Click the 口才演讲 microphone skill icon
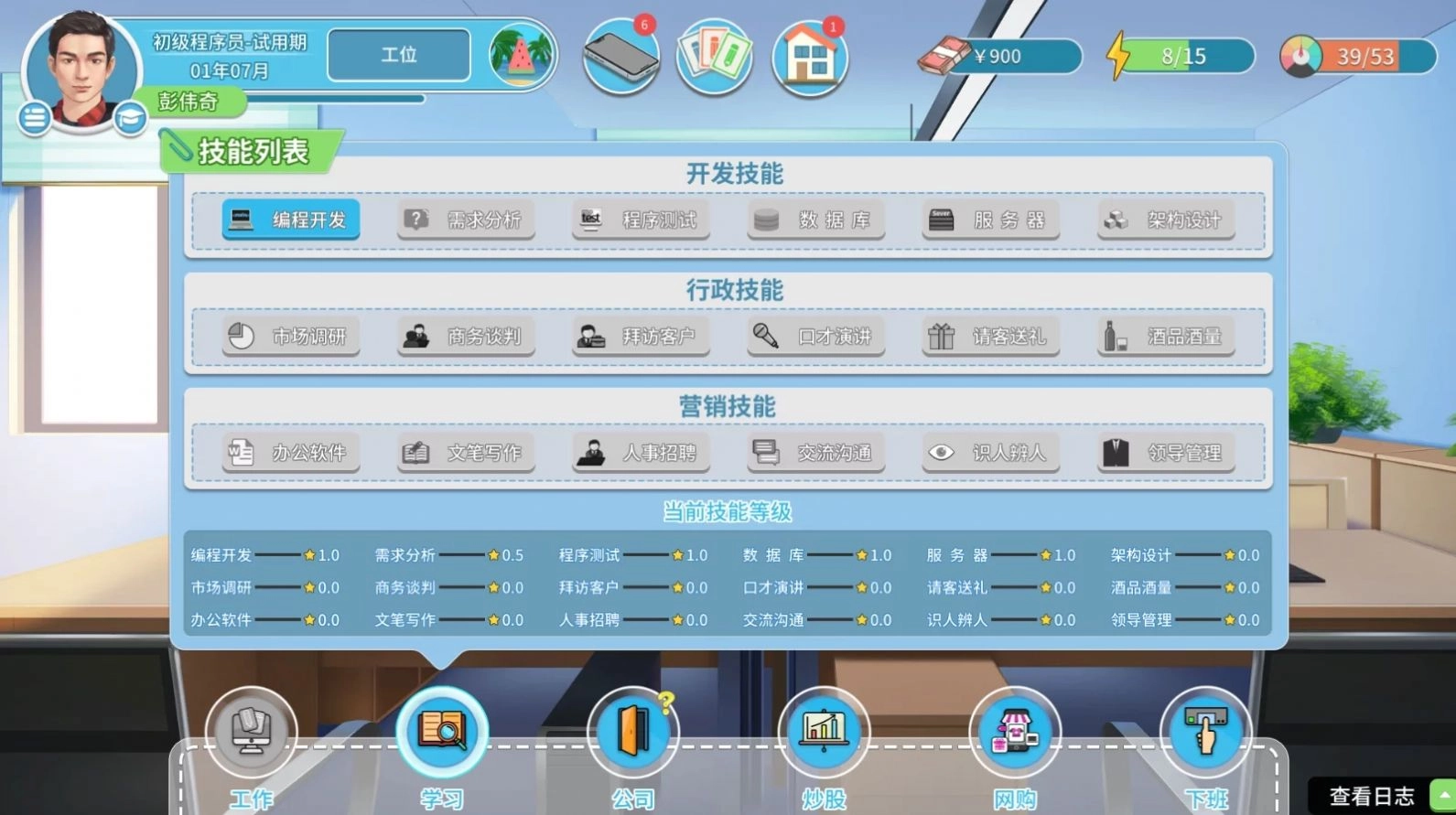Screen dimensions: 1456x815 [x=814, y=337]
